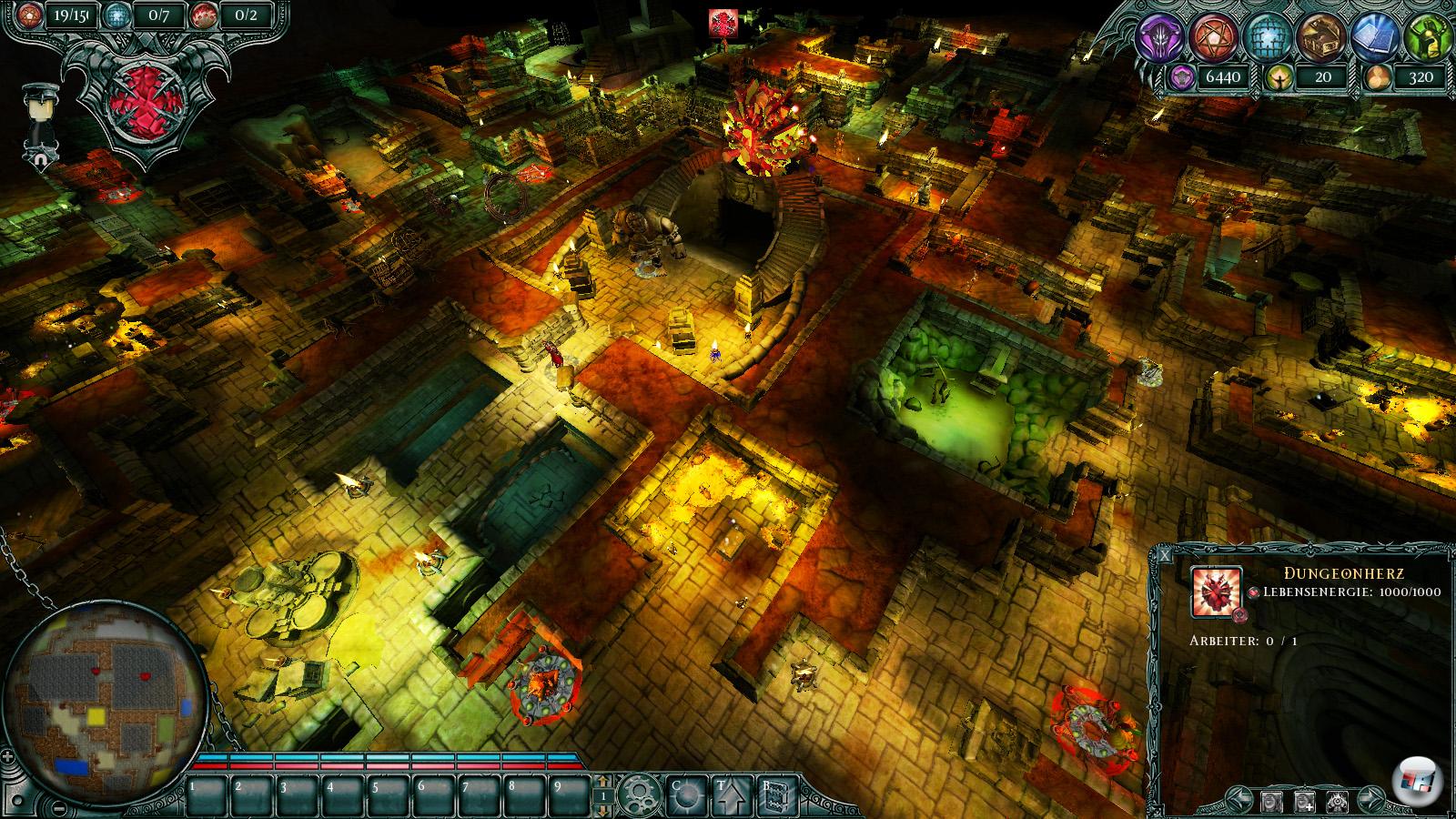This screenshot has width=1456, height=819.
Task: Click the add worker icon with plus
Action: pyautogui.click(x=1304, y=802)
